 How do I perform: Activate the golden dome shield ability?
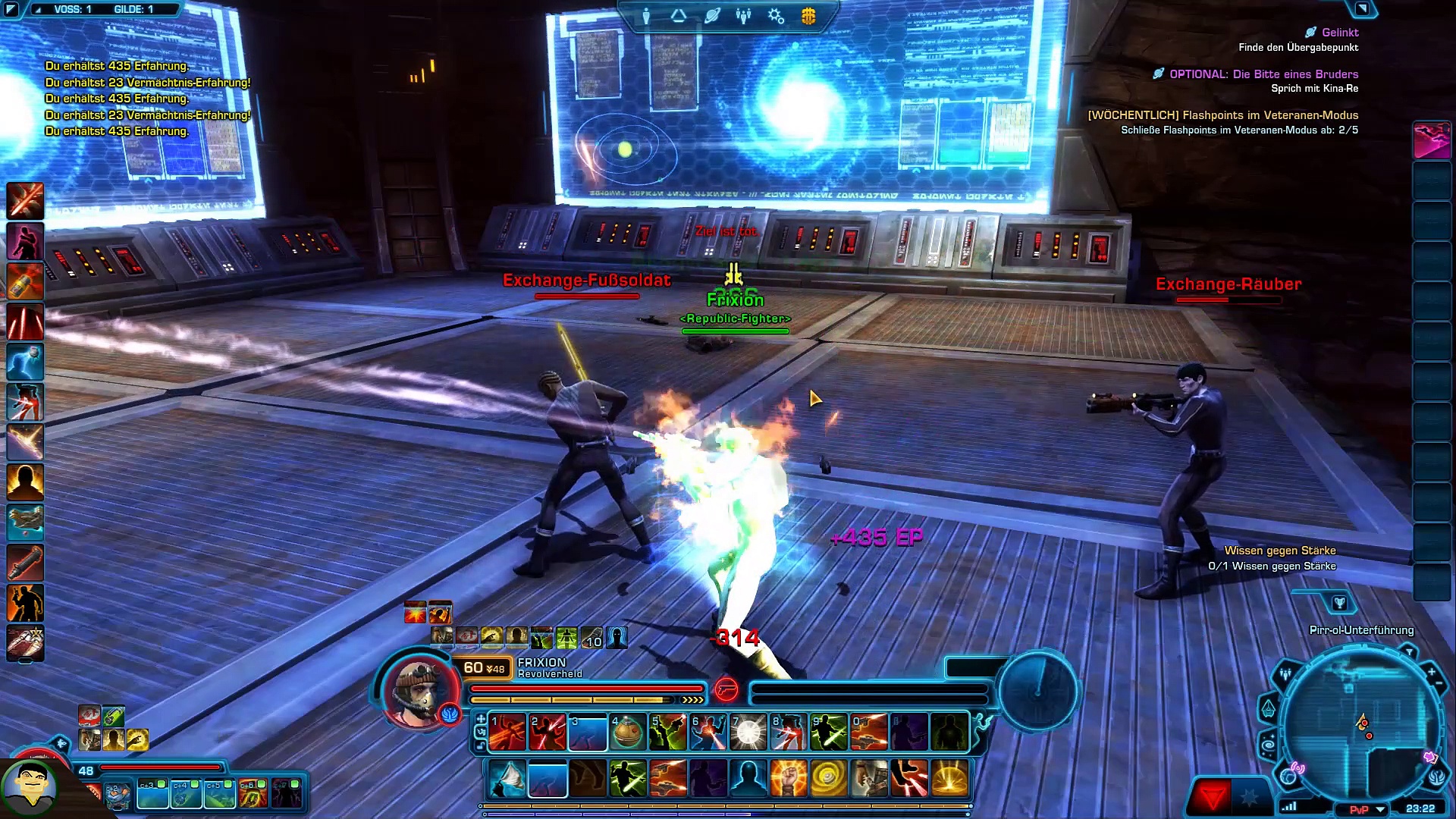(949, 779)
